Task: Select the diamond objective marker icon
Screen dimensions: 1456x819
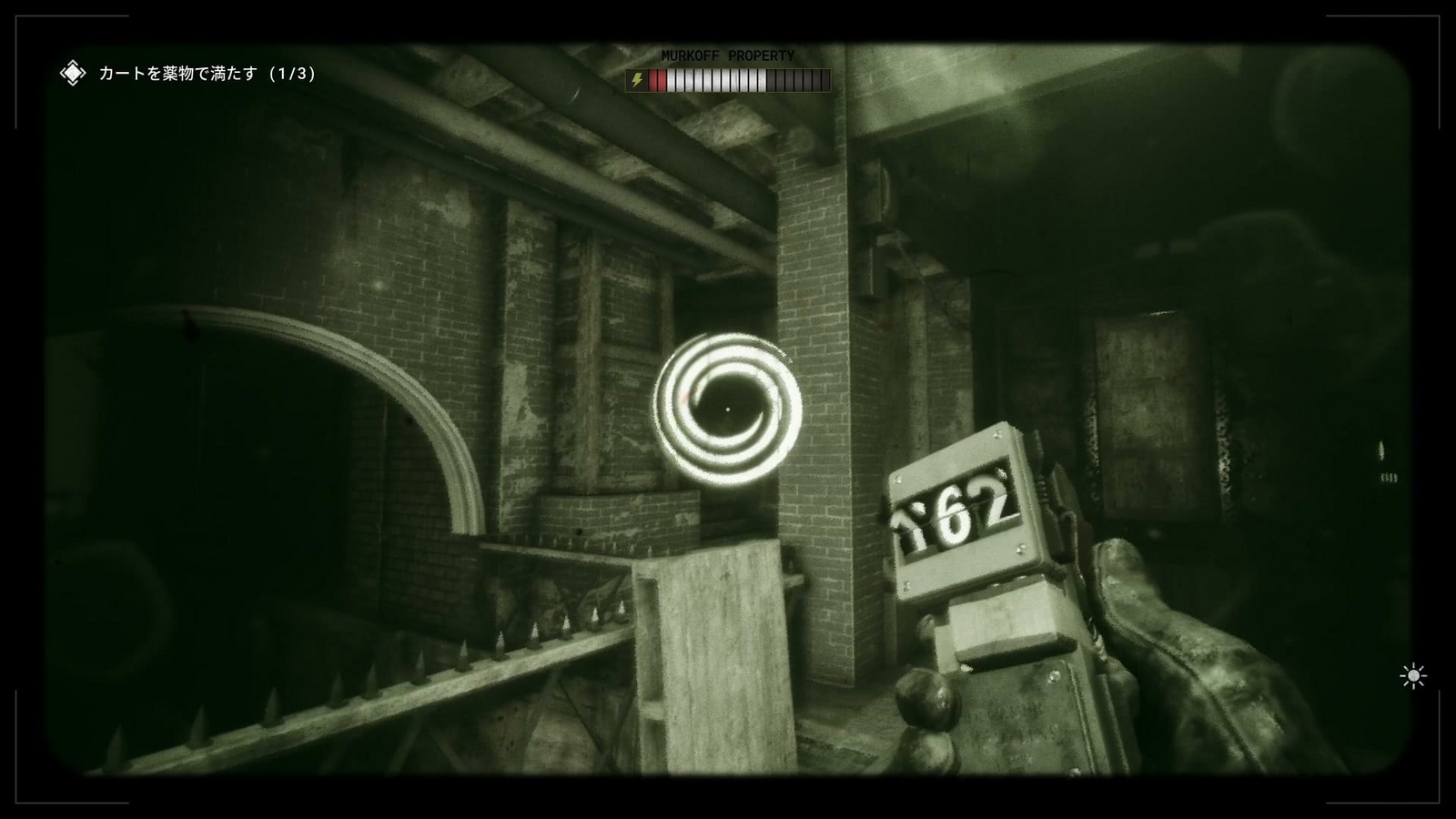Action: click(x=72, y=71)
